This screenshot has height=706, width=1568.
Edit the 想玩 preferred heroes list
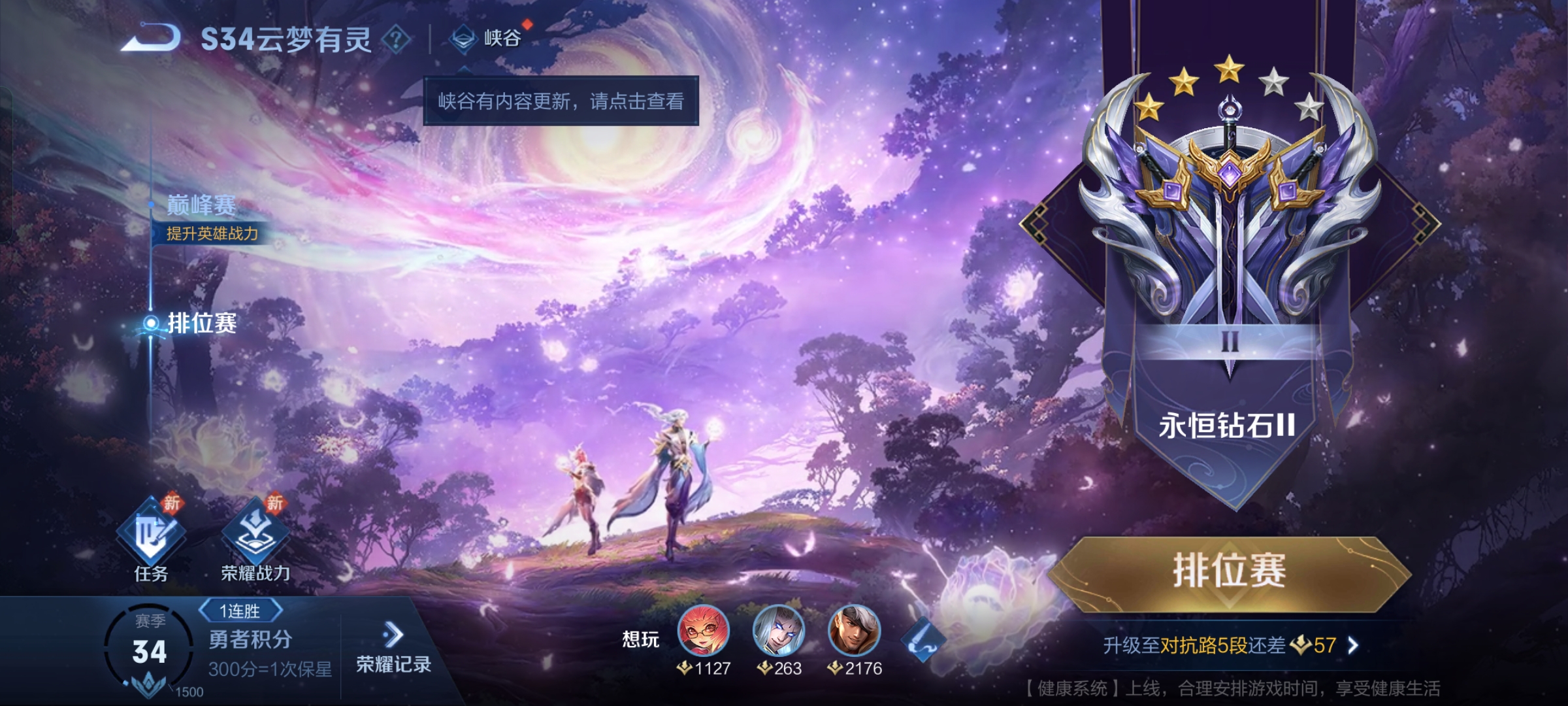pyautogui.click(x=923, y=639)
